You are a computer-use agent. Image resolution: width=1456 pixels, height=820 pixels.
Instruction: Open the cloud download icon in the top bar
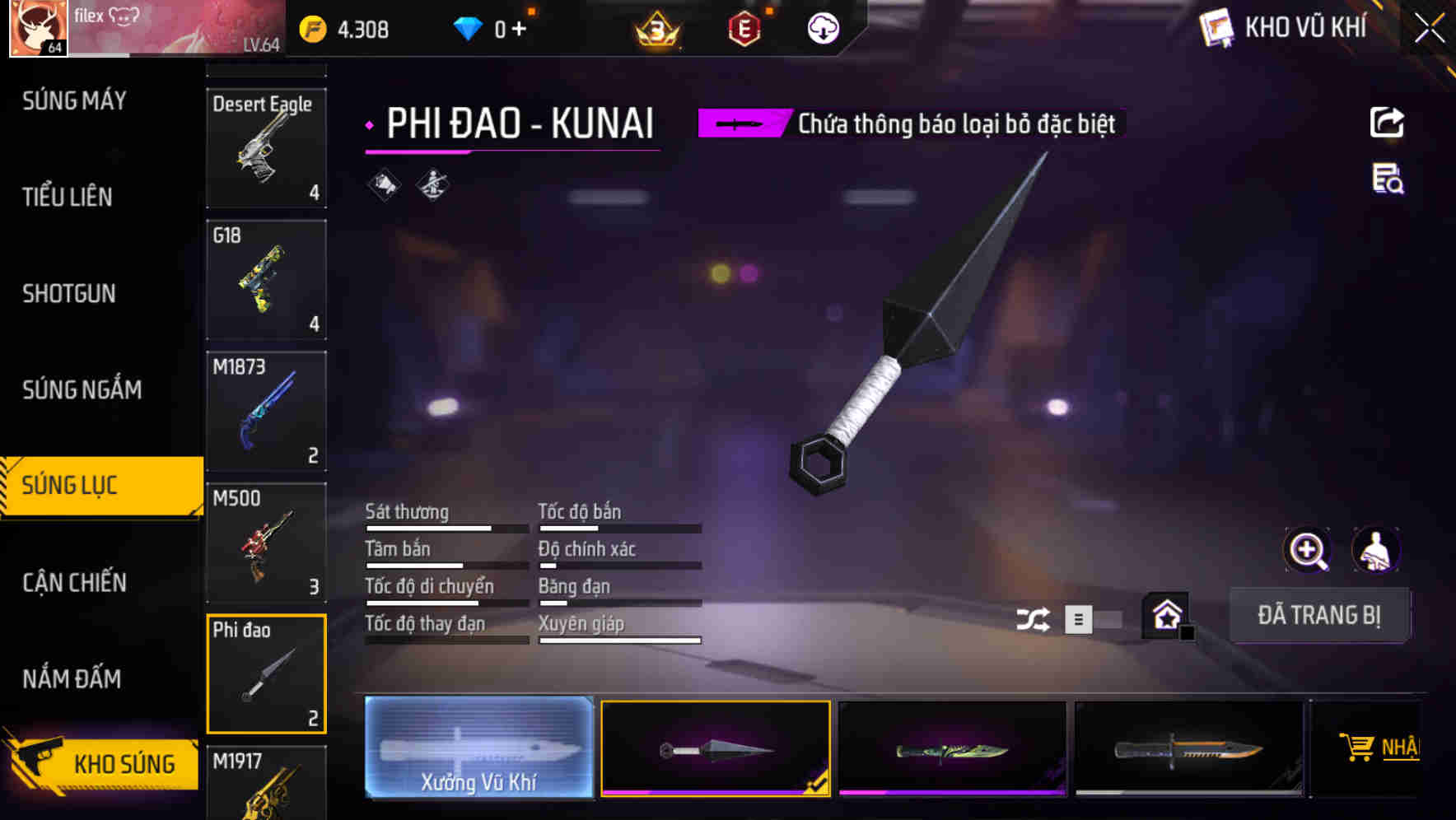tap(822, 28)
